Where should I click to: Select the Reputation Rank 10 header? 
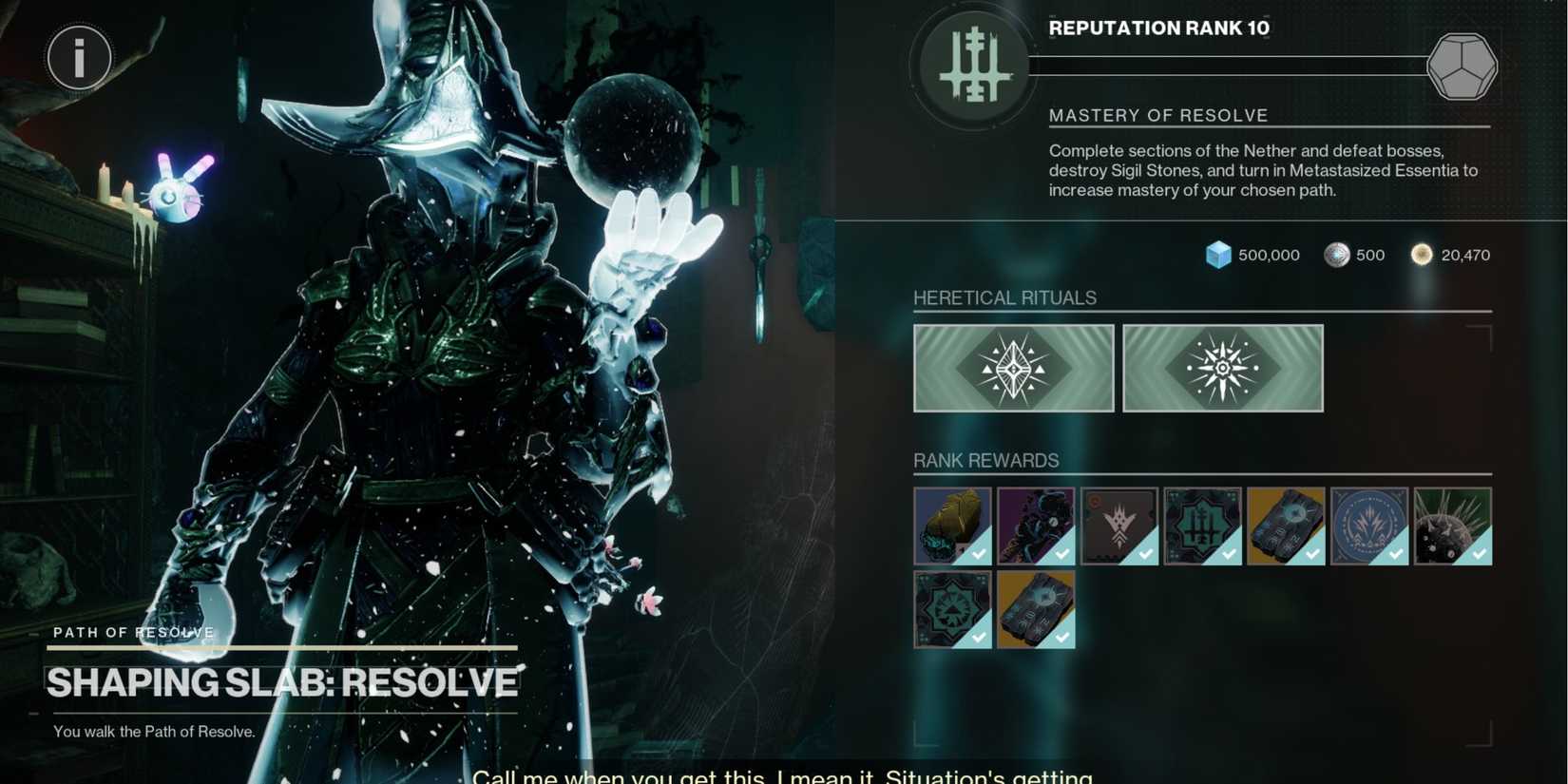(x=1158, y=28)
